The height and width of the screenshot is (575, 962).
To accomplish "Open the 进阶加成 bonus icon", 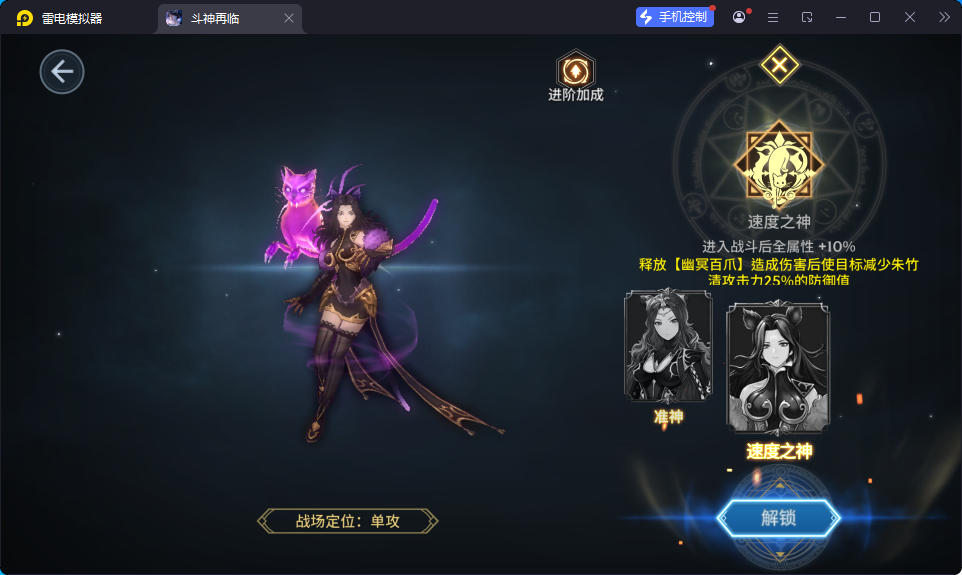I will (x=575, y=71).
